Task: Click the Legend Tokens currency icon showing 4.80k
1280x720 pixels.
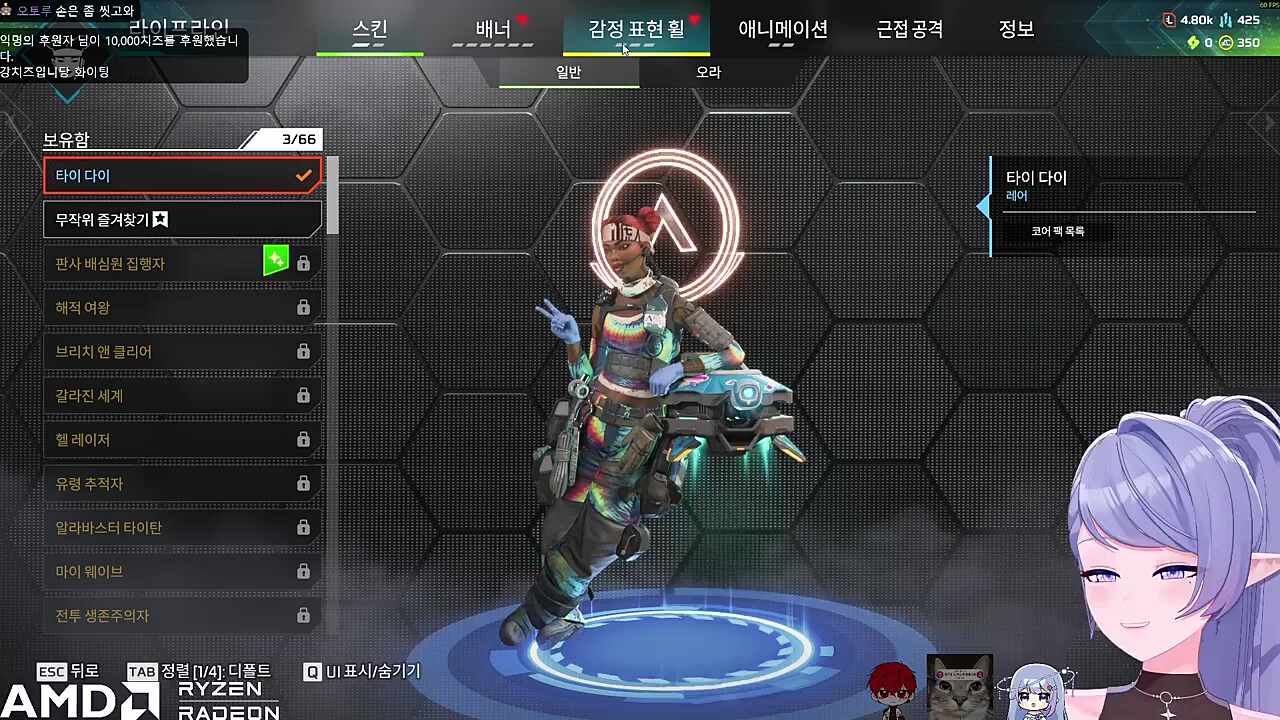Action: click(x=1169, y=20)
